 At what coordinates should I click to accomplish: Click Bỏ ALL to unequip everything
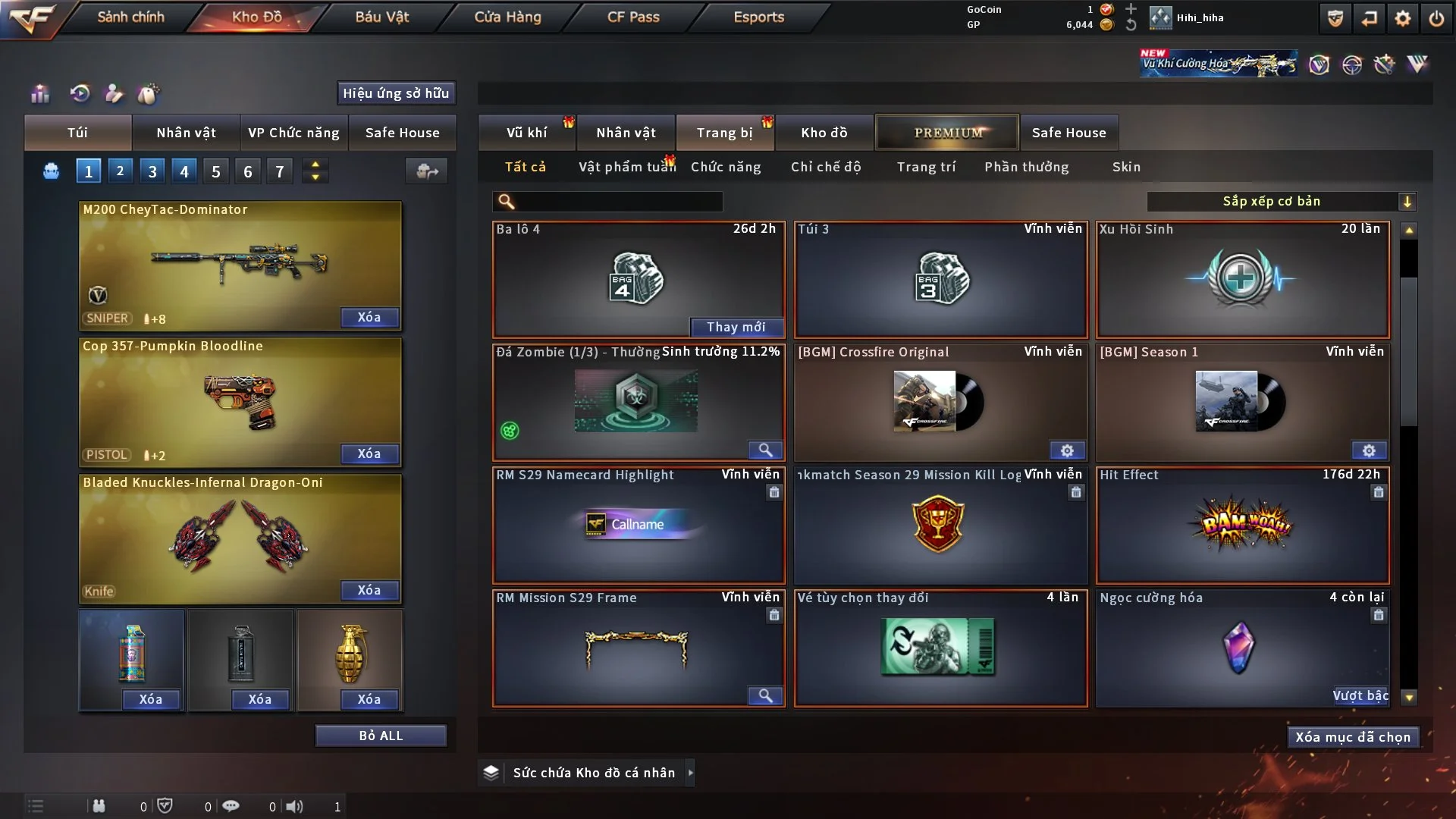point(381,736)
